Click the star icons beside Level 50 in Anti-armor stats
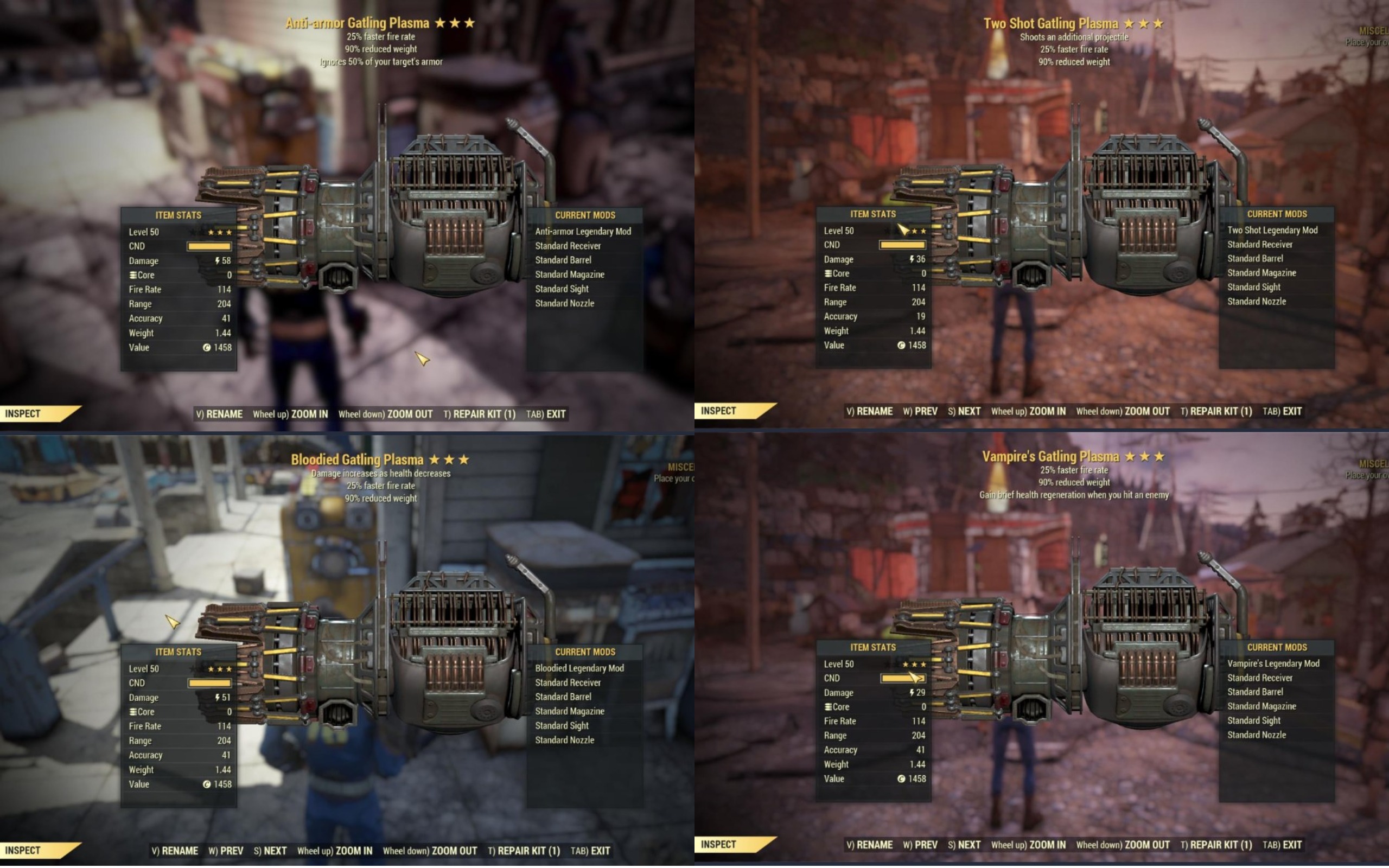The width and height of the screenshot is (1389, 868). [x=221, y=232]
